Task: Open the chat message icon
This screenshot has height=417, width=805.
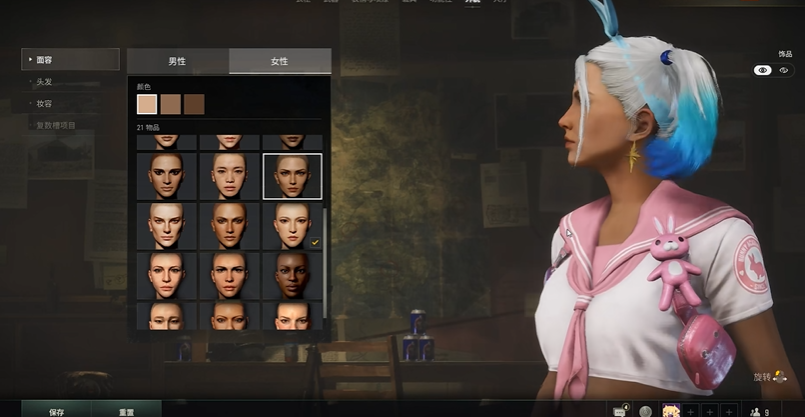Action: pyautogui.click(x=620, y=410)
